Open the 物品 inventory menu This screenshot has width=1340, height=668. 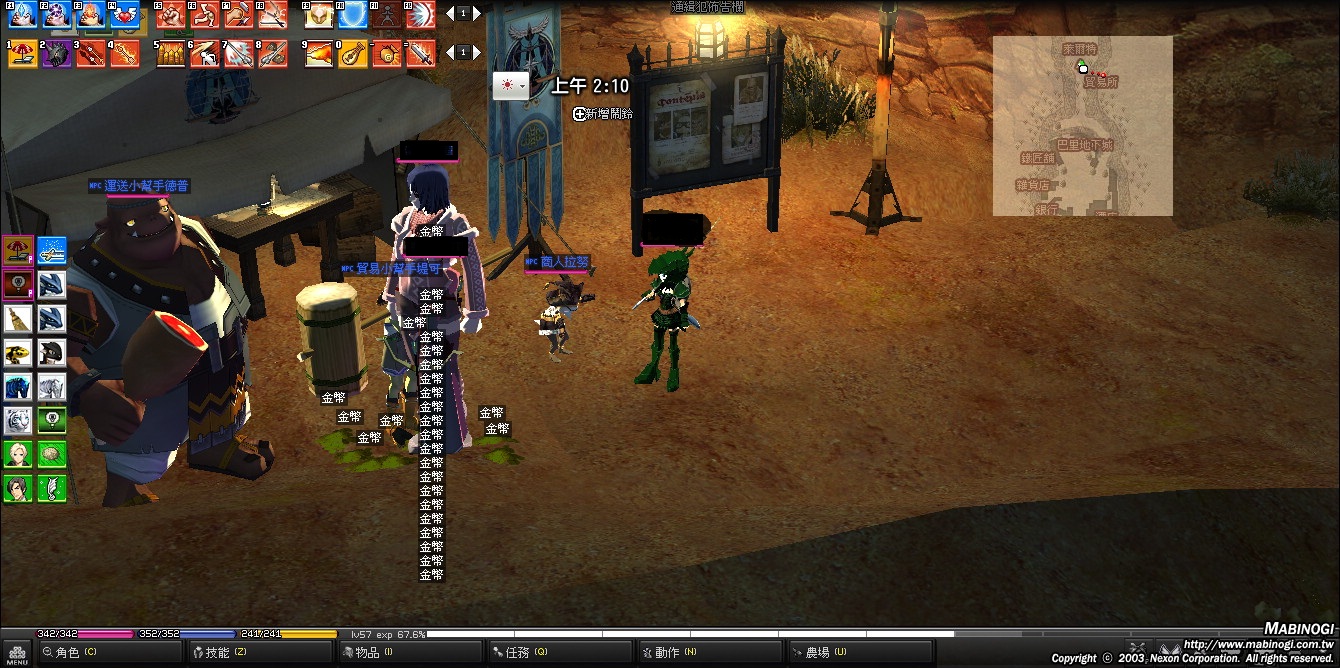[367, 653]
